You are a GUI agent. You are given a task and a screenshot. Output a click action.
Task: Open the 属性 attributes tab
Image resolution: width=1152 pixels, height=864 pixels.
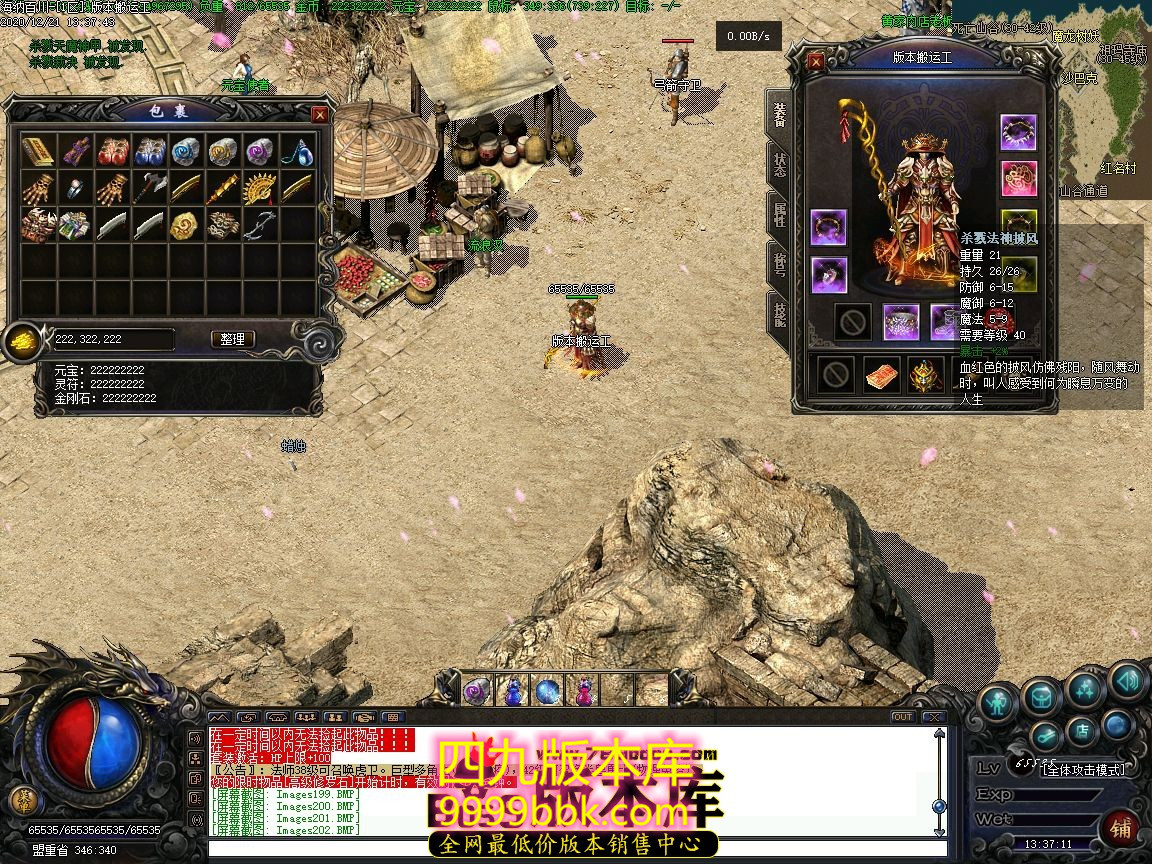tap(779, 214)
